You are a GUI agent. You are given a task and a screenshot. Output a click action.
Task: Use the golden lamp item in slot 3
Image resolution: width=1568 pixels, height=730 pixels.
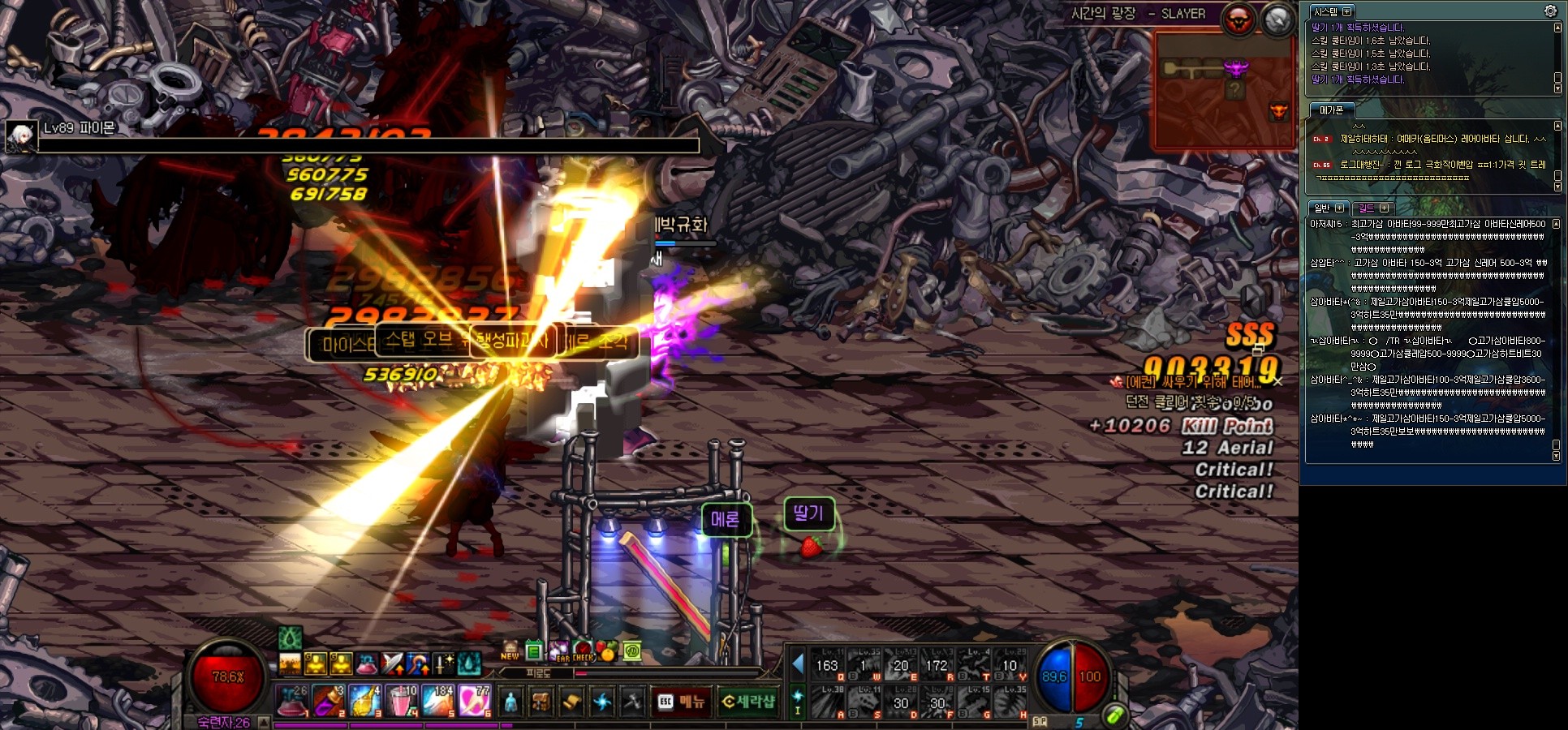point(366,701)
